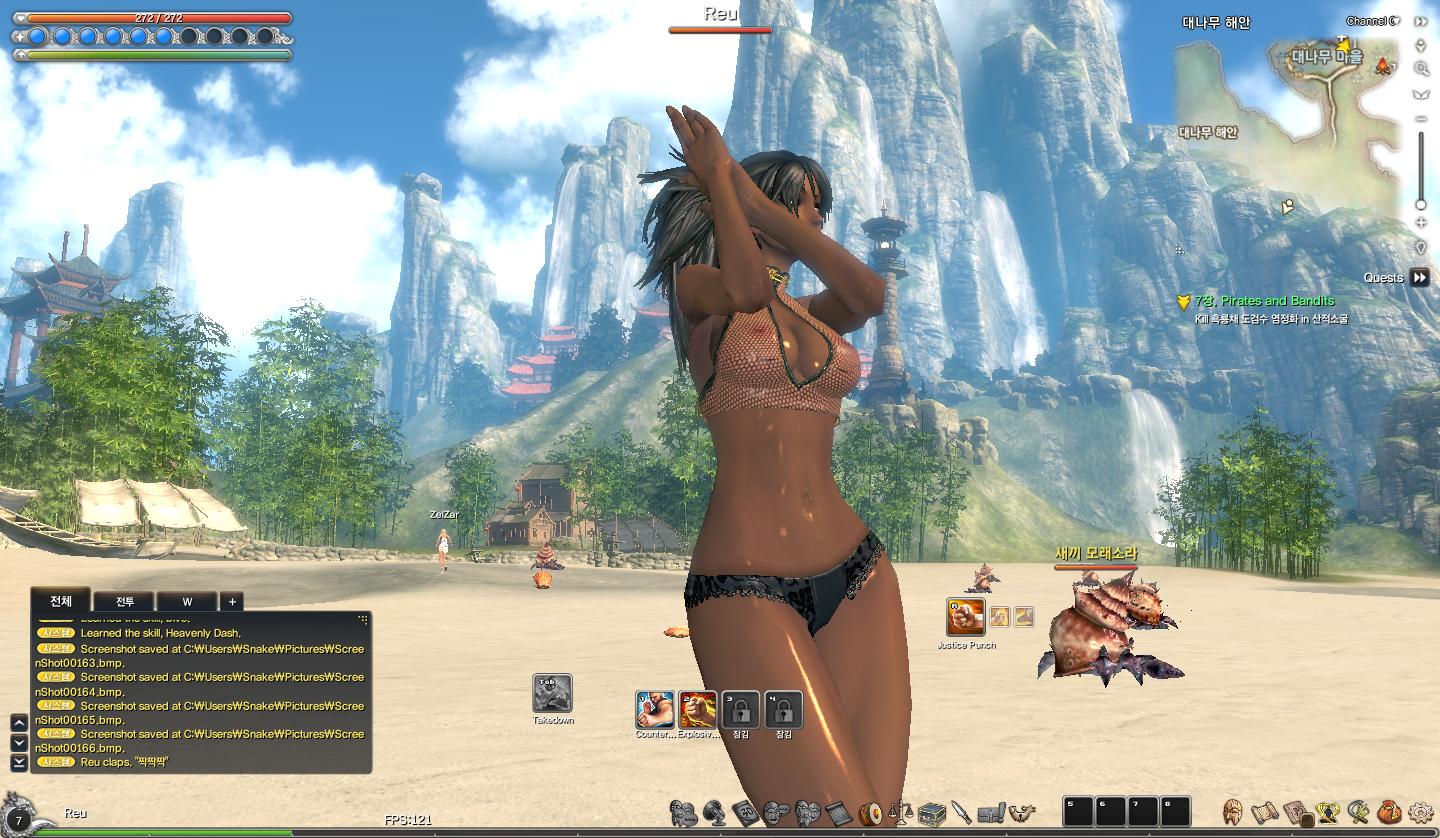
Task: Activate the Counter skill icon
Action: (654, 710)
